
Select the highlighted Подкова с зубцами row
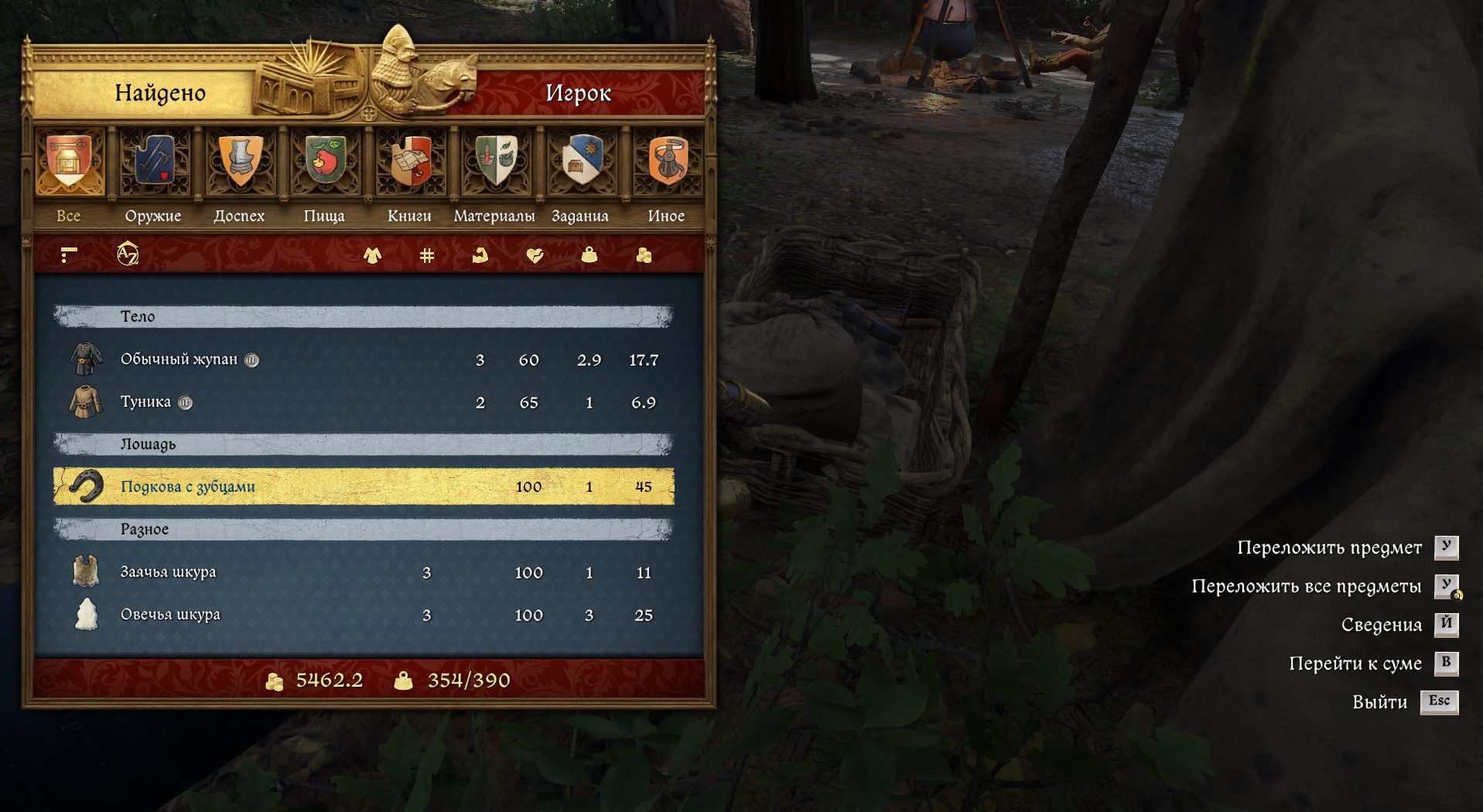(364, 486)
